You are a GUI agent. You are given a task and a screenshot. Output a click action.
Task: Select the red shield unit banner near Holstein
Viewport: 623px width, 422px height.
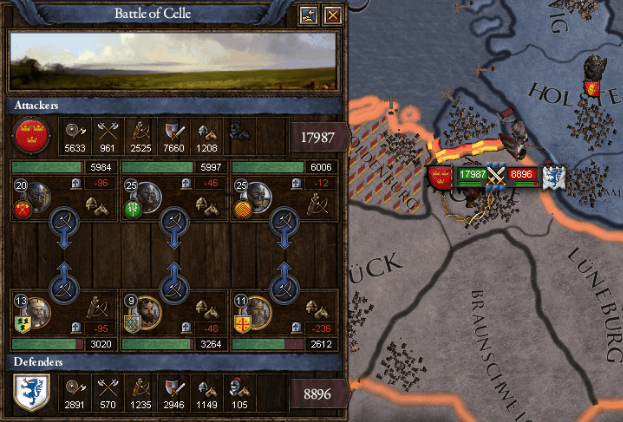click(x=592, y=90)
